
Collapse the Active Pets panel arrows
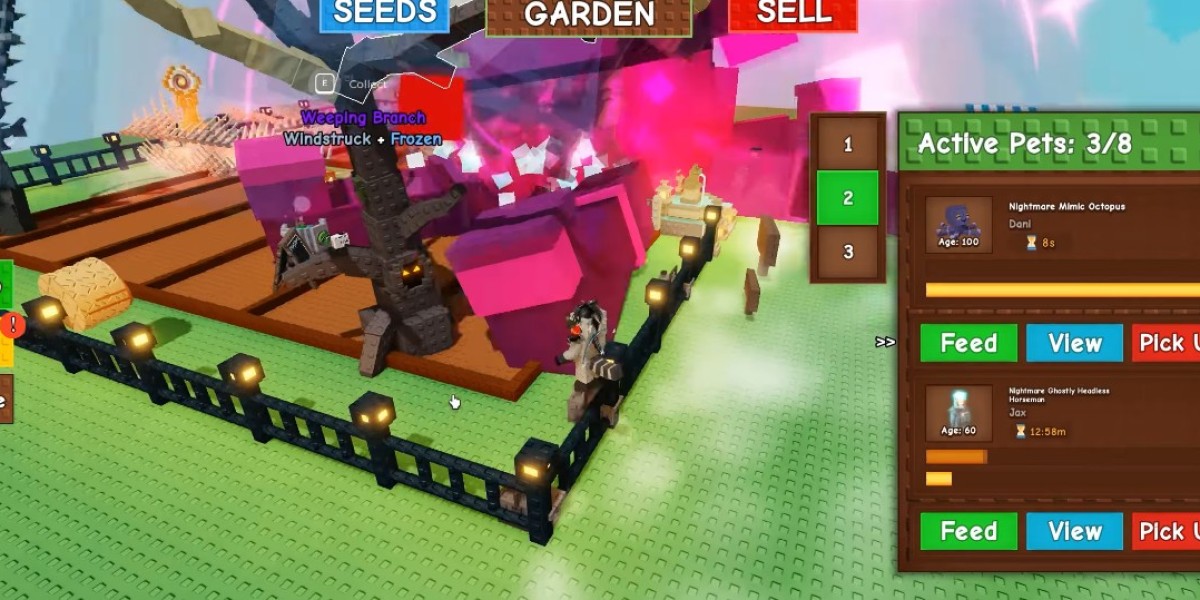885,342
